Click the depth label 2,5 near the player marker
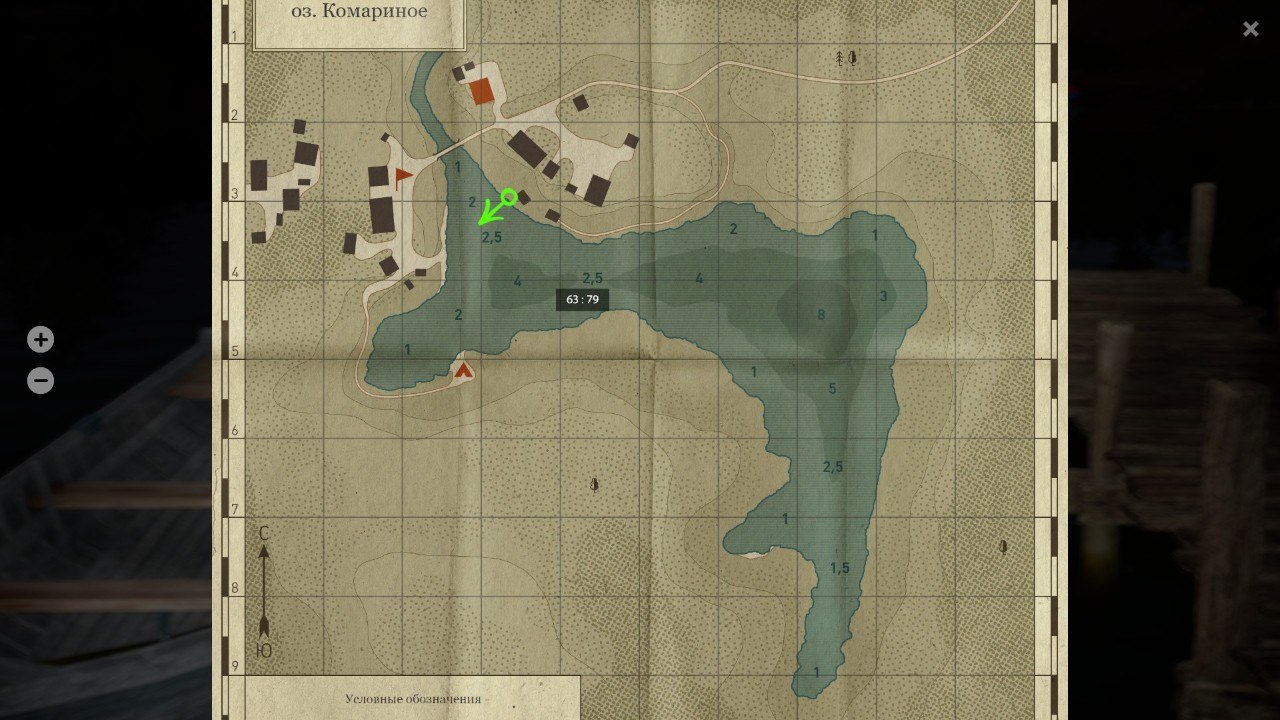Viewport: 1280px width, 720px height. [490, 237]
